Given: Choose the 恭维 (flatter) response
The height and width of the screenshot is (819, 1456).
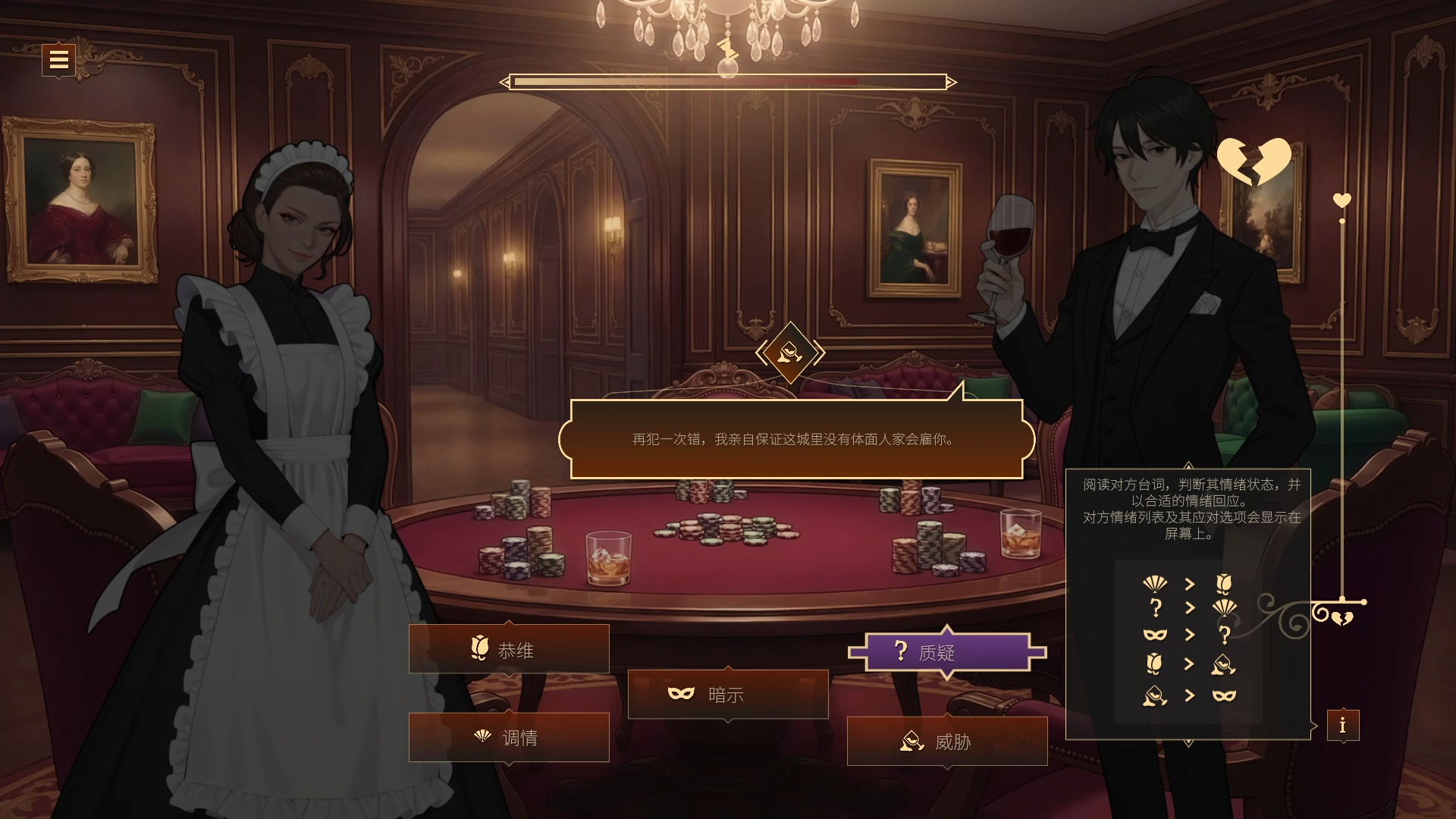Looking at the screenshot, I should [509, 649].
